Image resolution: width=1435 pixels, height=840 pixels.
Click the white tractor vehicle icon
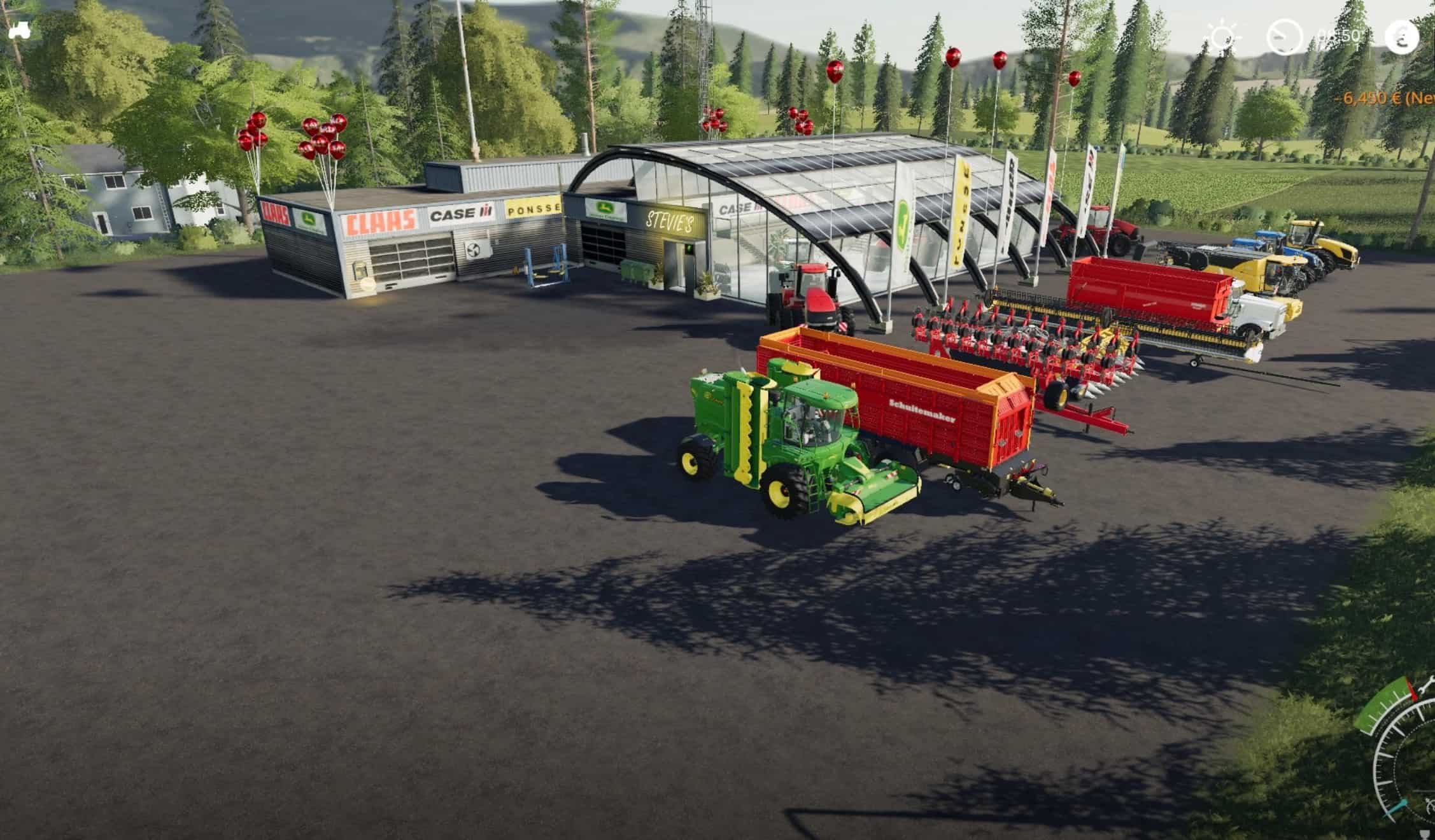(x=19, y=30)
